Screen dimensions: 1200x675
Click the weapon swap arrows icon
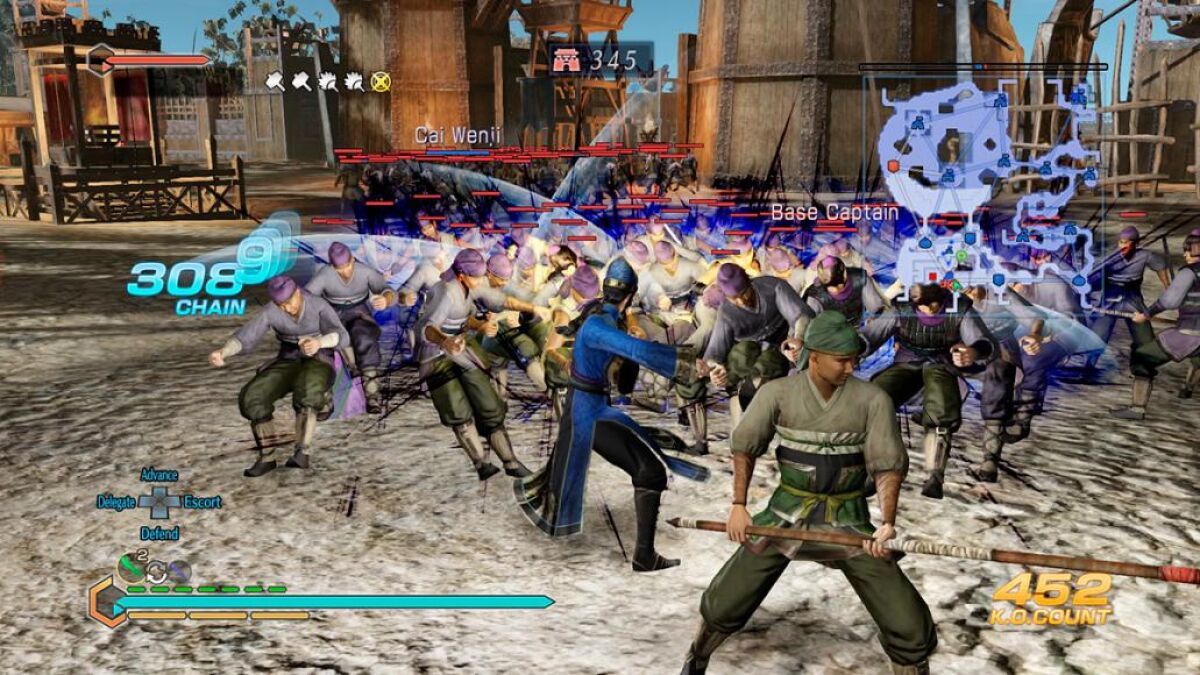point(156,572)
